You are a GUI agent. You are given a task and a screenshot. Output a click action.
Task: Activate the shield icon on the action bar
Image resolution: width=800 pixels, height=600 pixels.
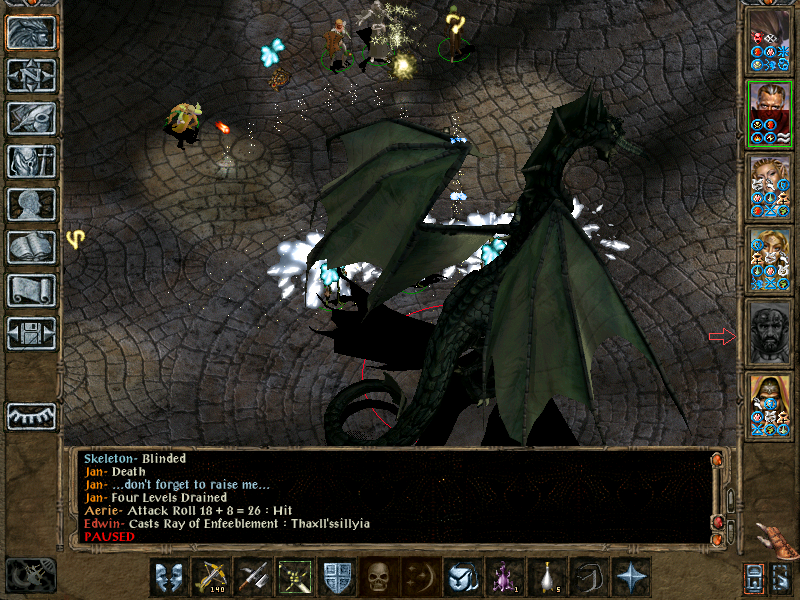[336, 577]
